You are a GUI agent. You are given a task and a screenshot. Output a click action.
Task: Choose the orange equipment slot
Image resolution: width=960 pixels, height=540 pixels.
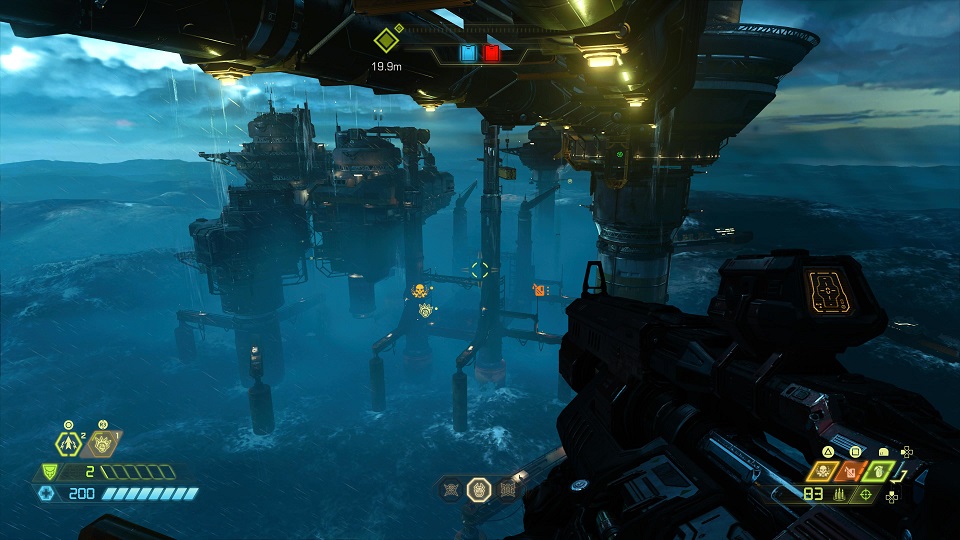pos(853,470)
